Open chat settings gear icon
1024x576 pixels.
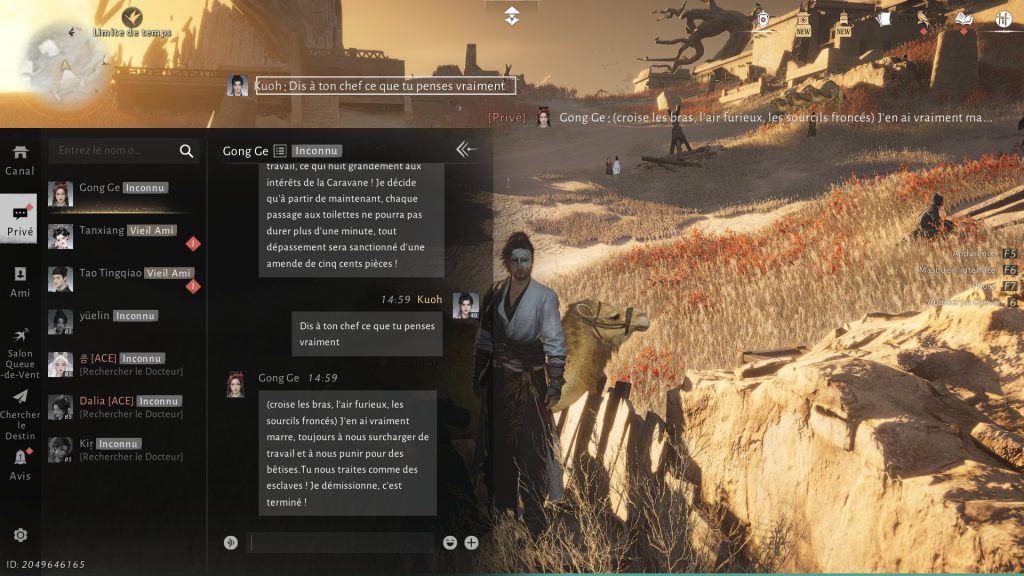pos(20,535)
